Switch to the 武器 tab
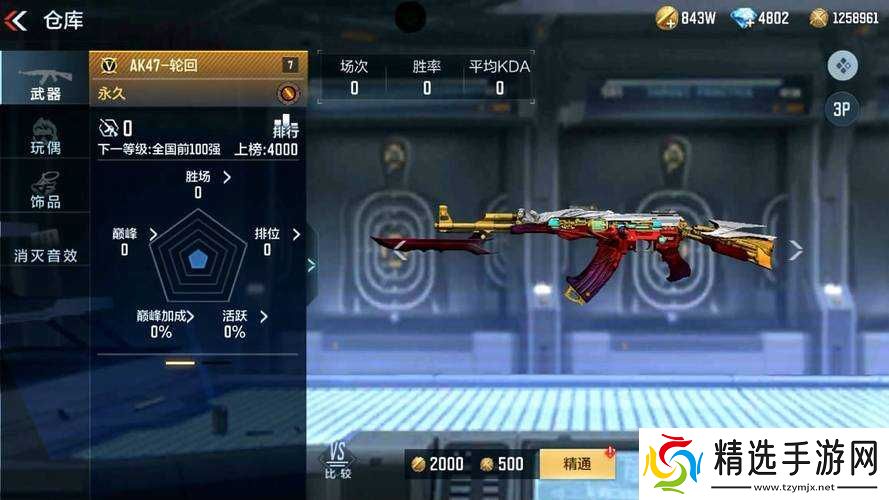The width and height of the screenshot is (889, 500). click(x=45, y=78)
